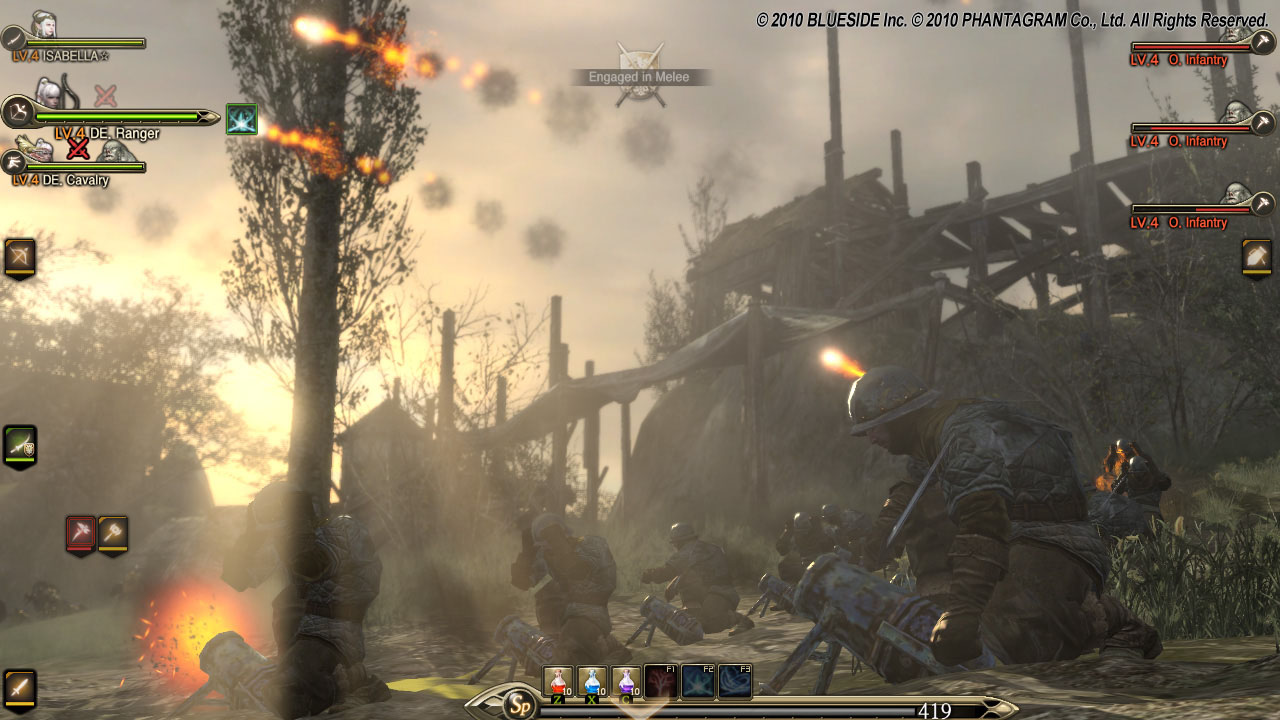Screen dimensions: 1280x720
Task: Click the round SP emblem
Action: [x=518, y=703]
